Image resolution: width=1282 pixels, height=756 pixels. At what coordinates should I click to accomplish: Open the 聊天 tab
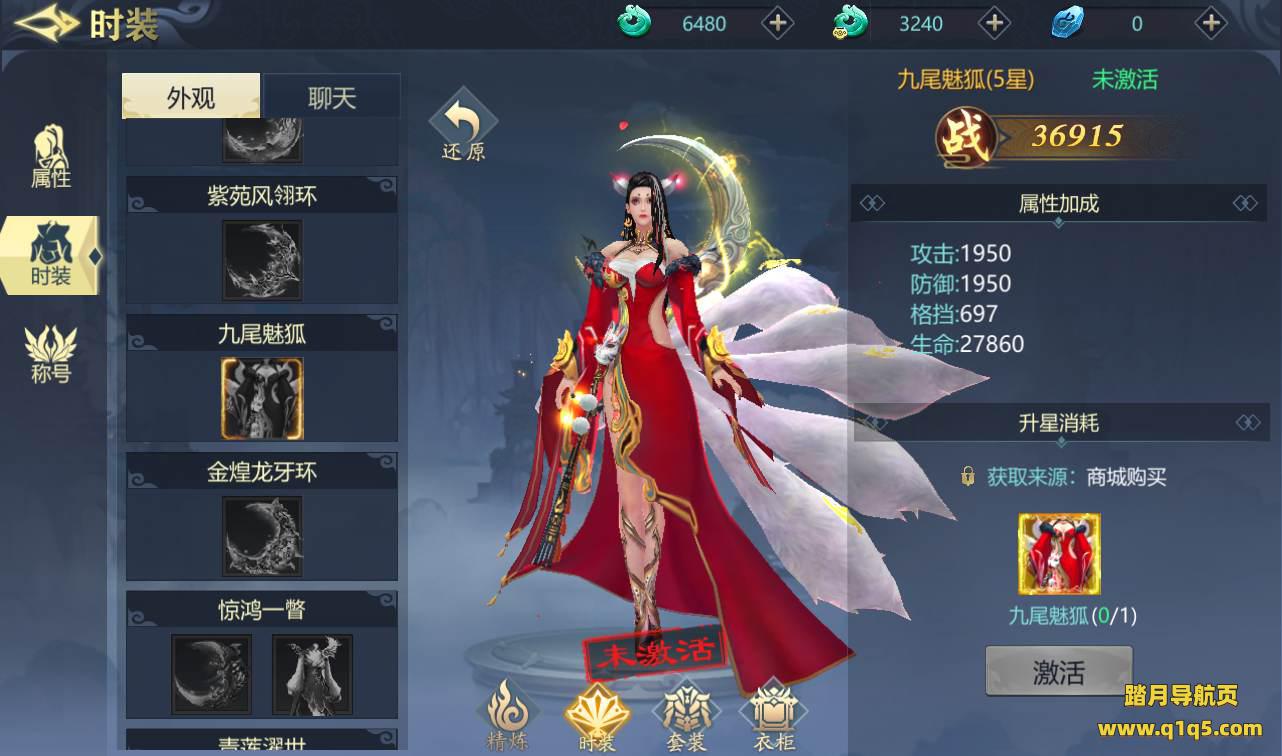click(331, 97)
